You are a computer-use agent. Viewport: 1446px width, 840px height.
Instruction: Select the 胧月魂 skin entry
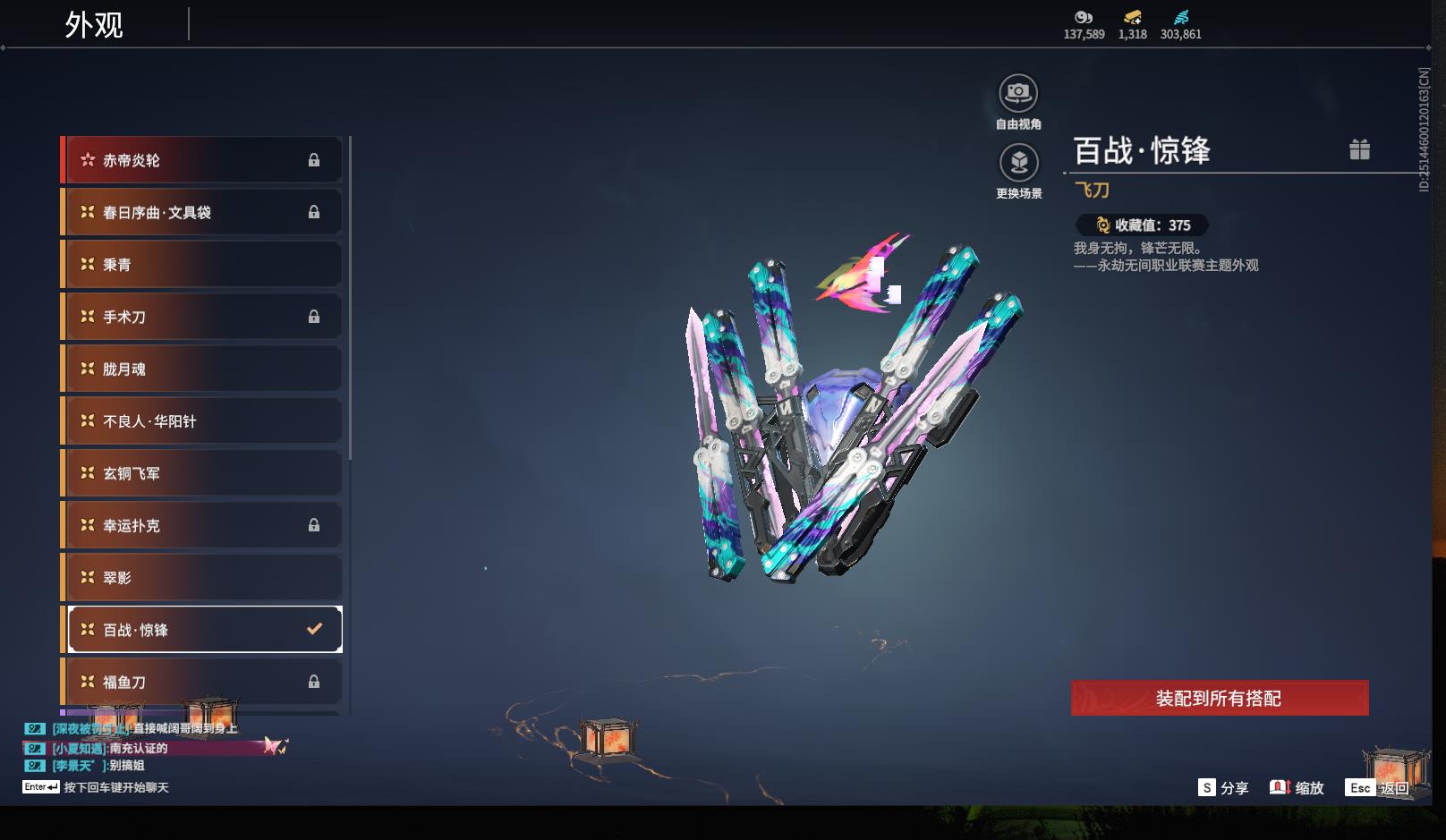pos(201,369)
